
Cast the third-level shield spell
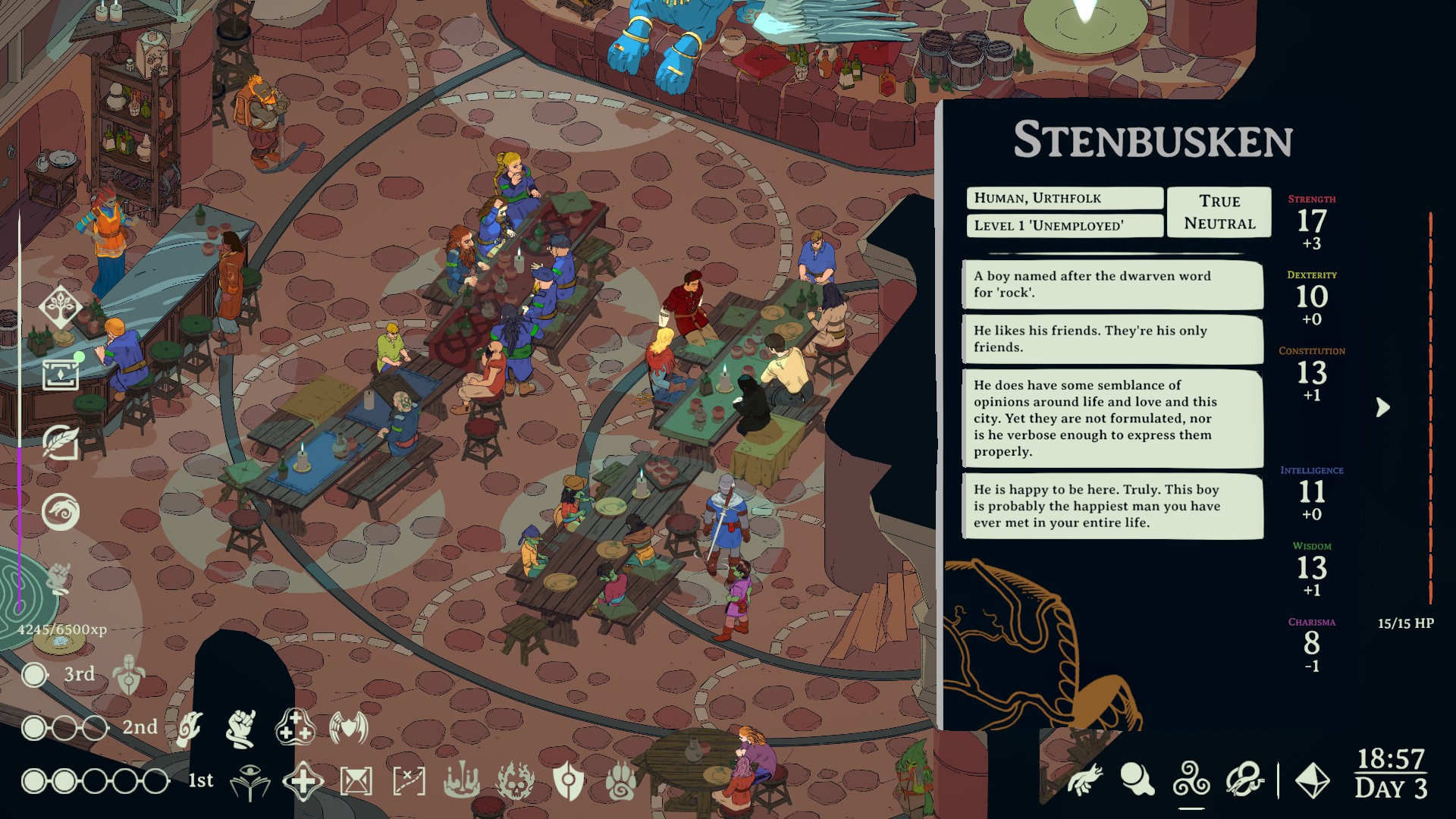[129, 674]
